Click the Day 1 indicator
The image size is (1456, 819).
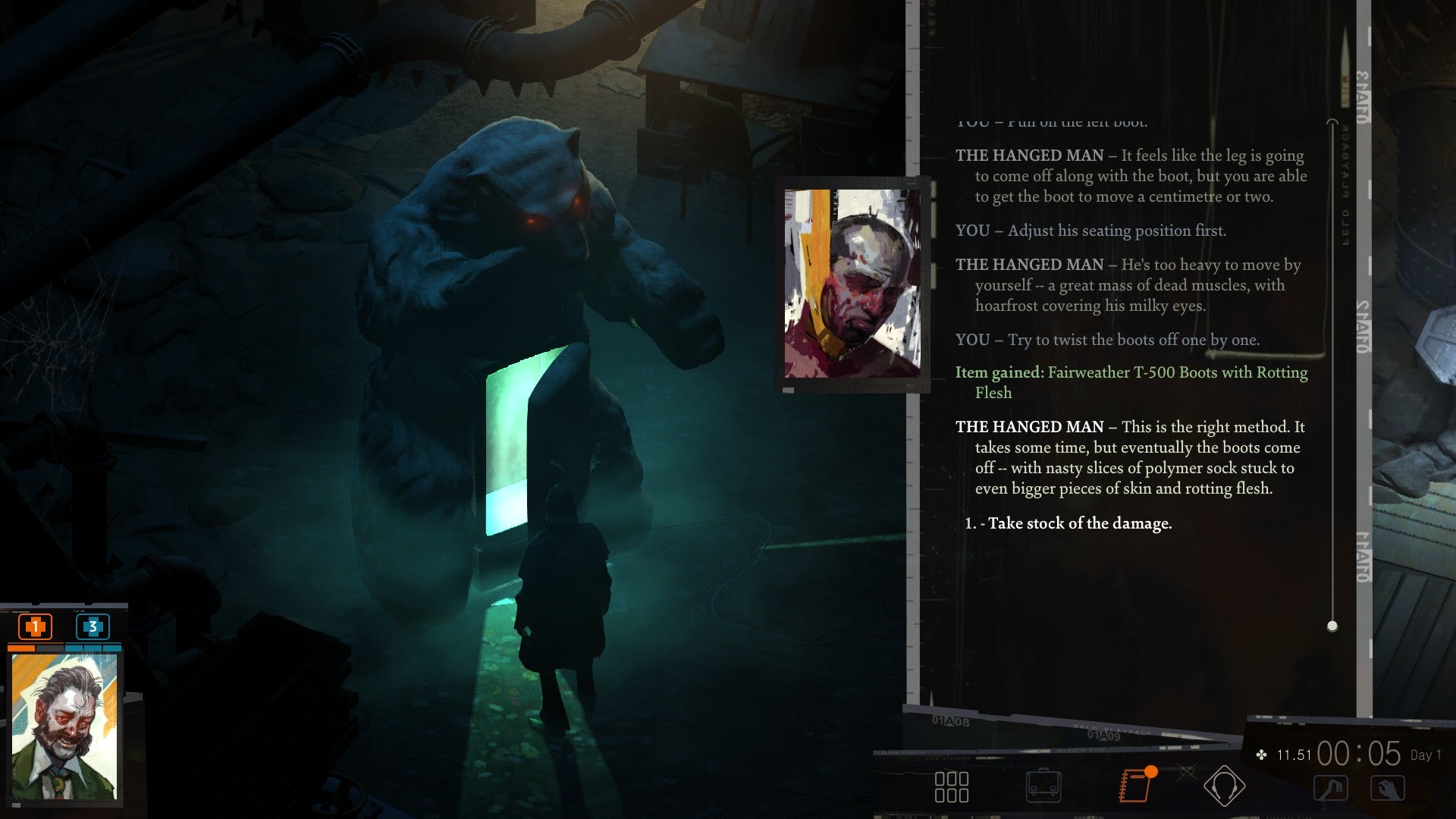pos(1426,755)
